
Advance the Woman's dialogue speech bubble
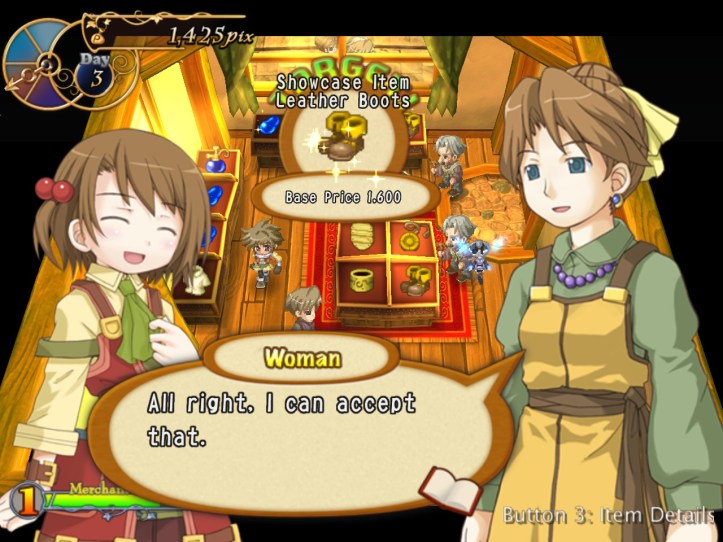[300, 422]
